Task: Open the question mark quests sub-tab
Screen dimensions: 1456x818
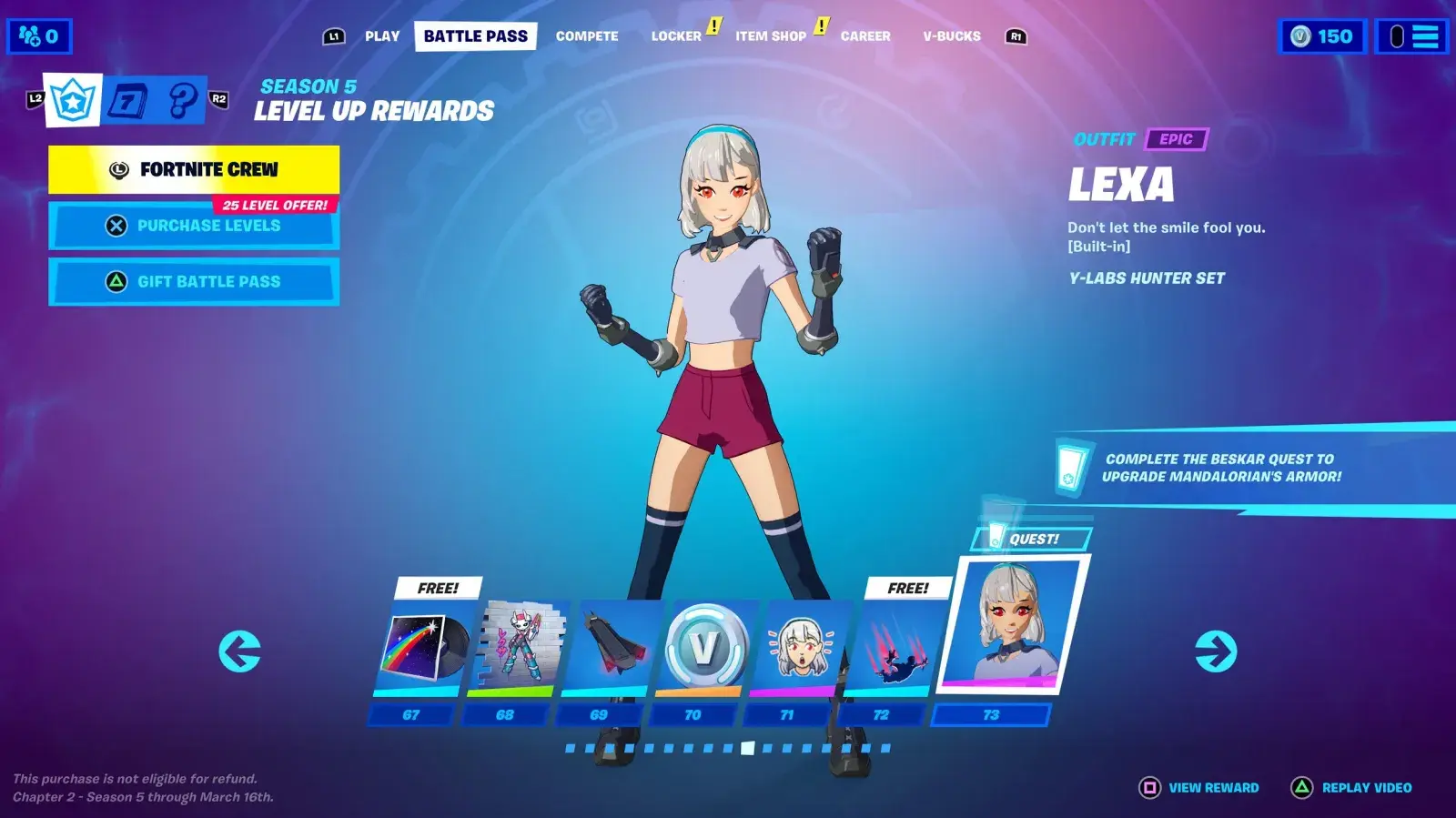Action: tap(182, 100)
